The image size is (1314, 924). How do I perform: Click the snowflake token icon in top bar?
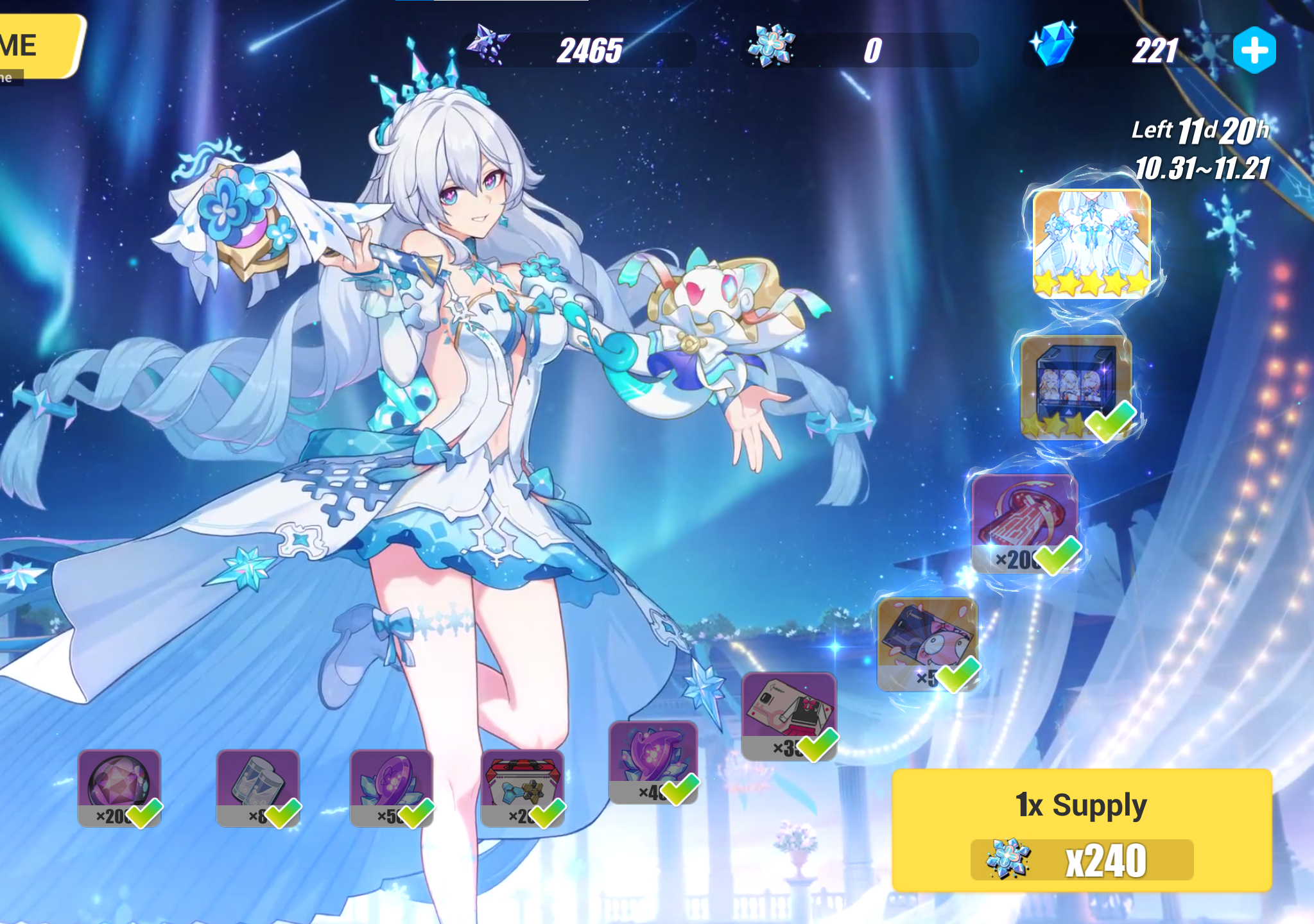coord(771,46)
